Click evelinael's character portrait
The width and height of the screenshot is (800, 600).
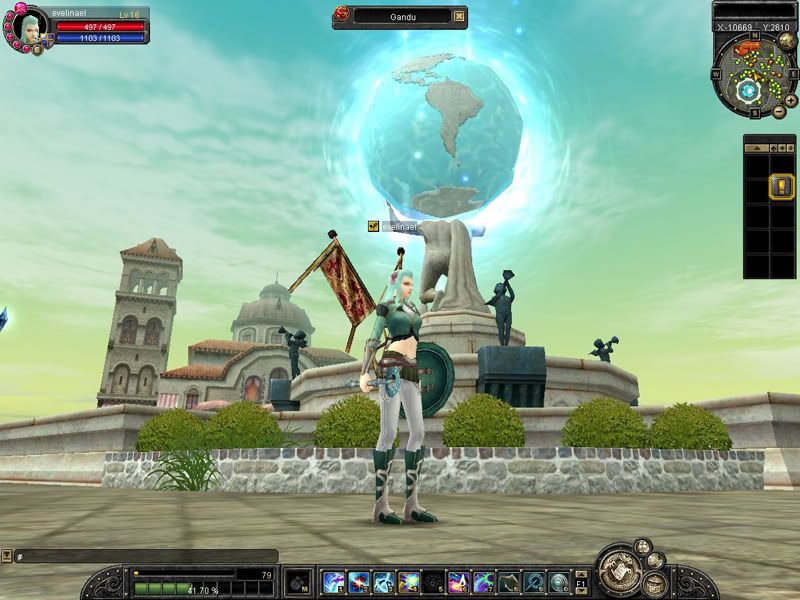click(x=27, y=26)
